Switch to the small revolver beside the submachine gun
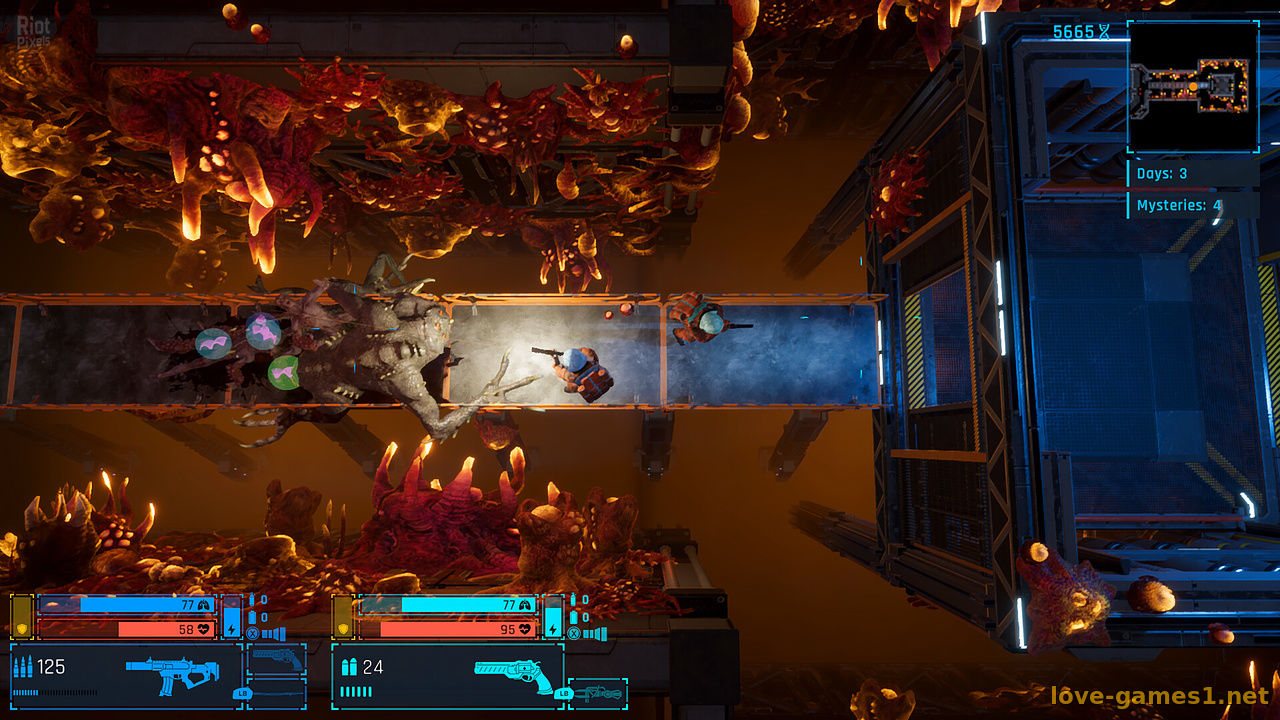The width and height of the screenshot is (1280, 720). pyautogui.click(x=276, y=658)
